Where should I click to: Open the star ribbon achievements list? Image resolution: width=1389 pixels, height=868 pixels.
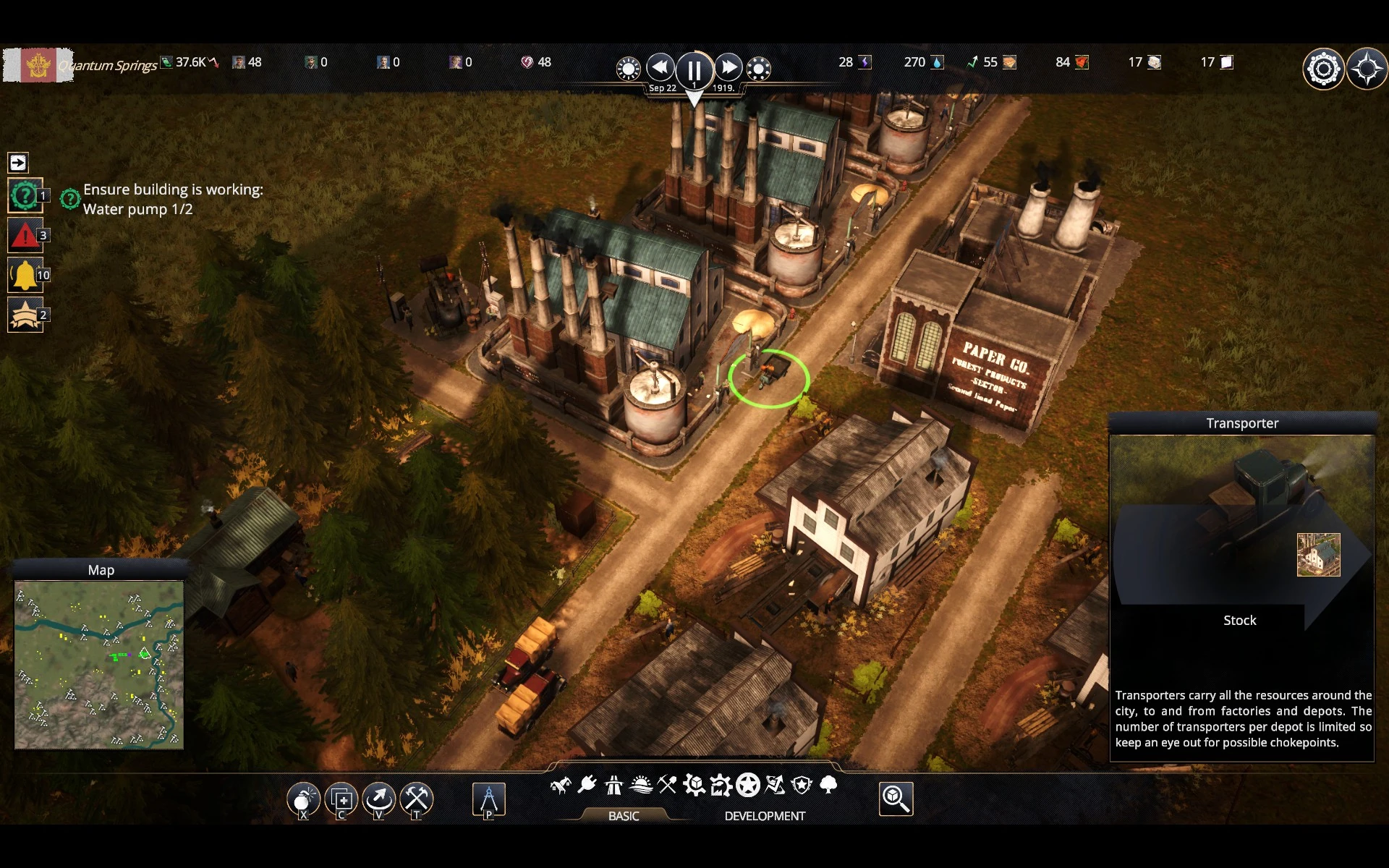point(25,315)
